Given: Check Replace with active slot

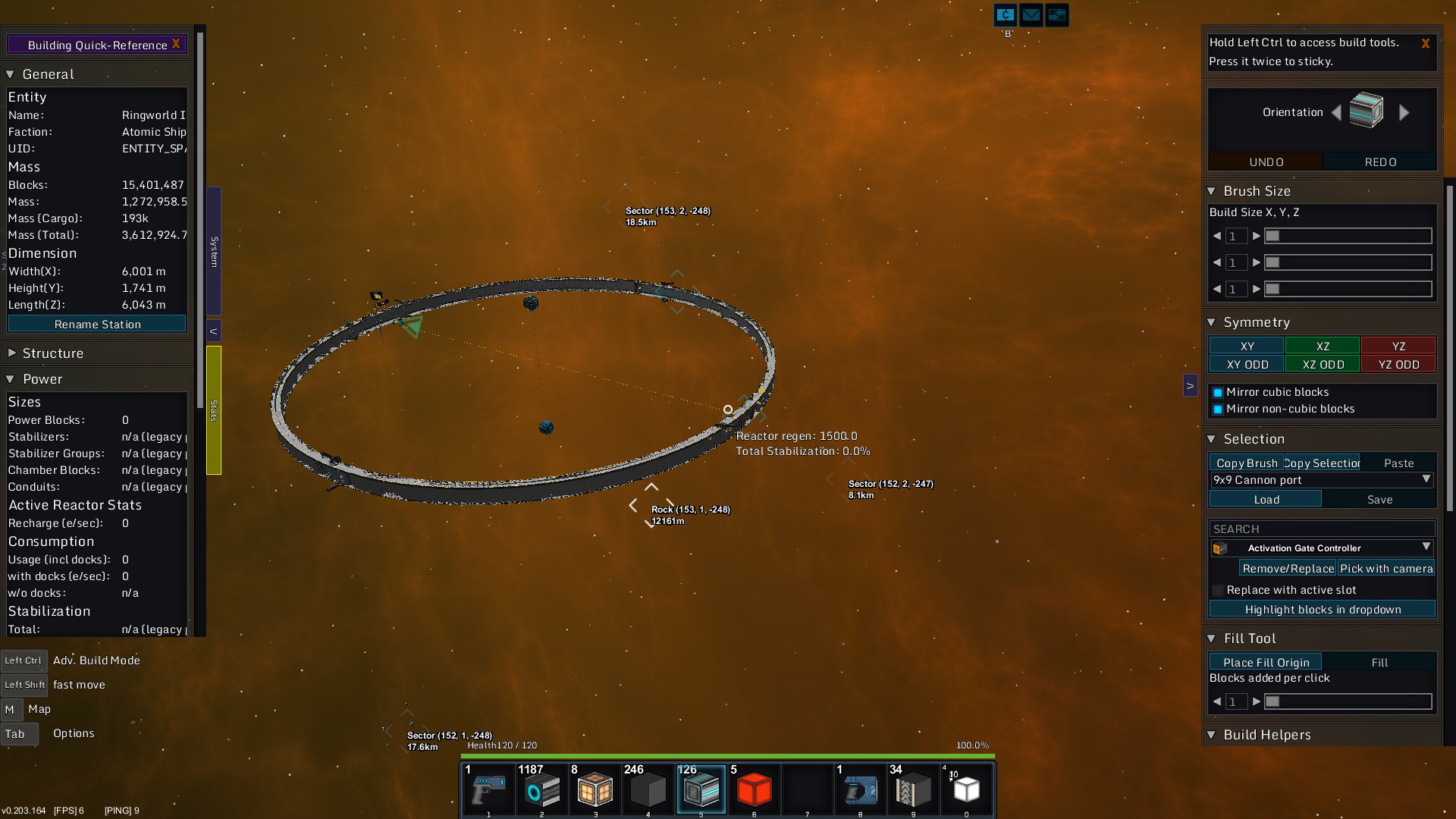Looking at the screenshot, I should [x=1218, y=591].
